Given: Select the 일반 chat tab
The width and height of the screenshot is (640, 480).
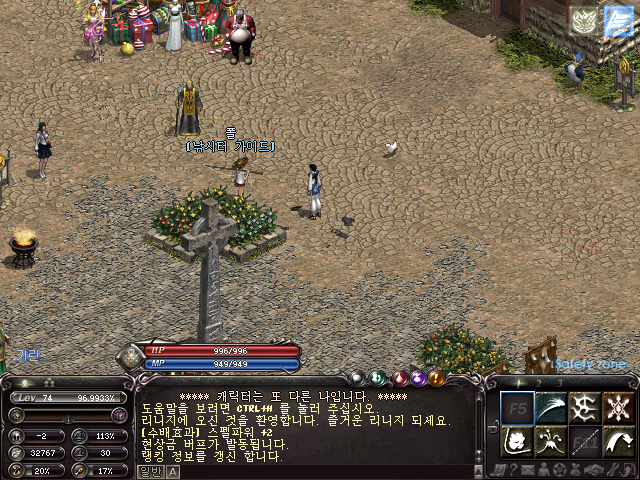Looking at the screenshot, I should [149, 471].
